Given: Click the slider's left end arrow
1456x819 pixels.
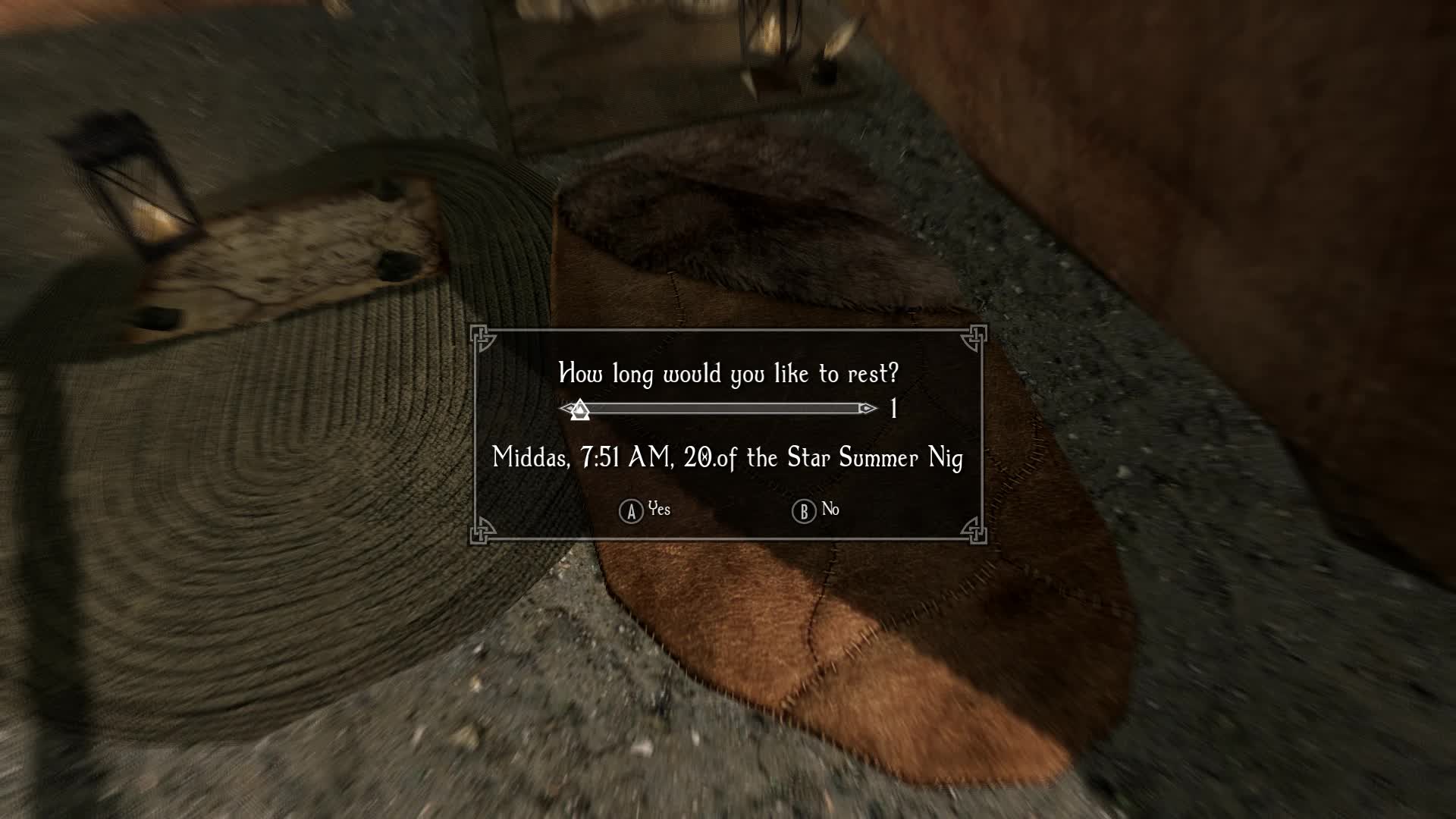Looking at the screenshot, I should point(565,409).
